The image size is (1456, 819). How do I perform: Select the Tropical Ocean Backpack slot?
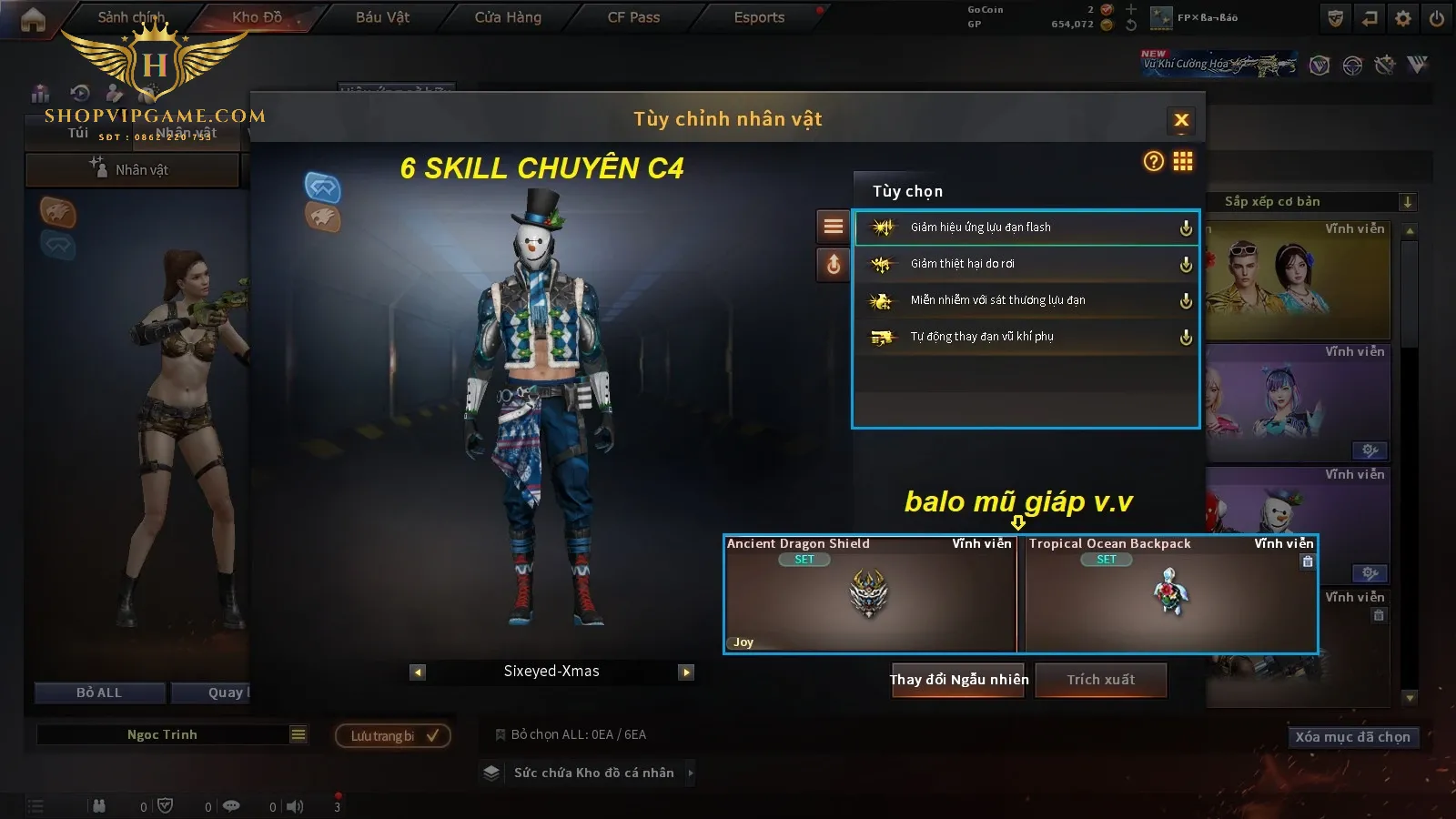(x=1170, y=594)
